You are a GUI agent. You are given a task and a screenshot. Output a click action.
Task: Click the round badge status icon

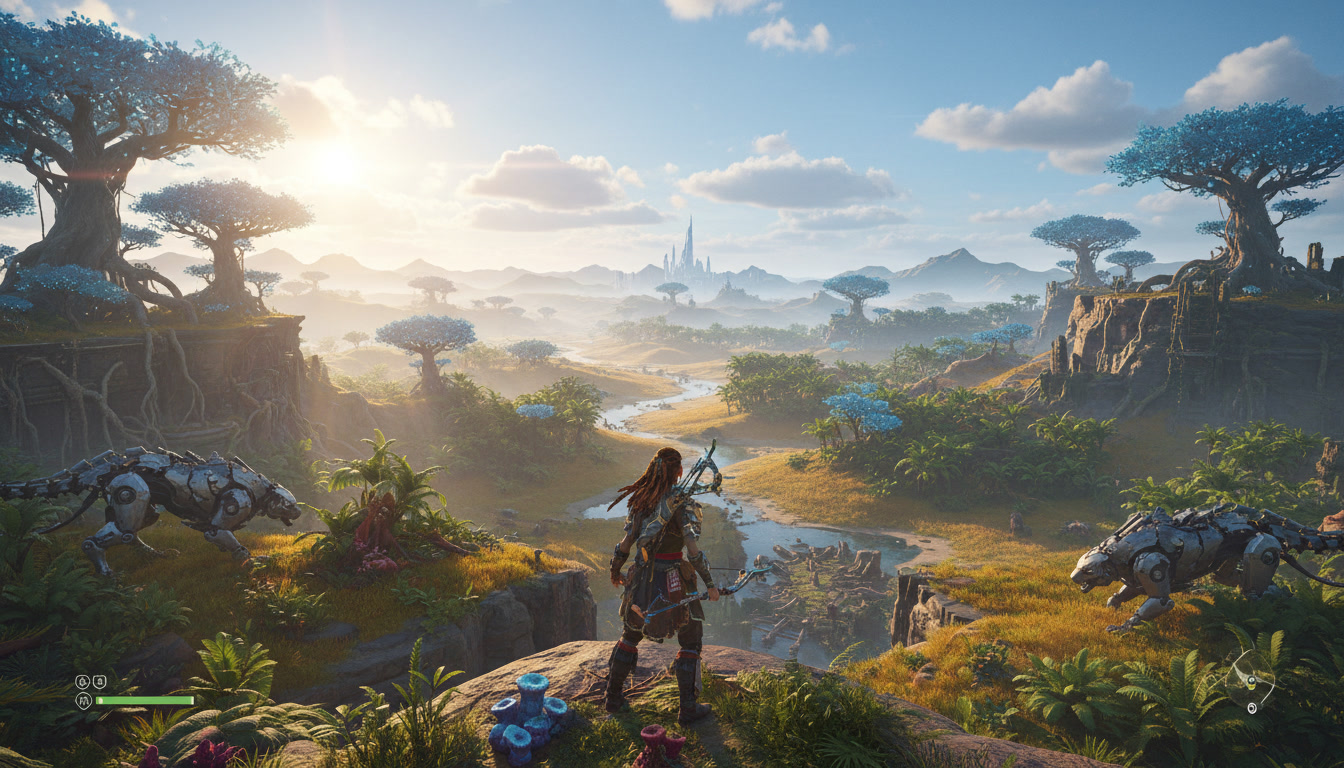click(83, 682)
